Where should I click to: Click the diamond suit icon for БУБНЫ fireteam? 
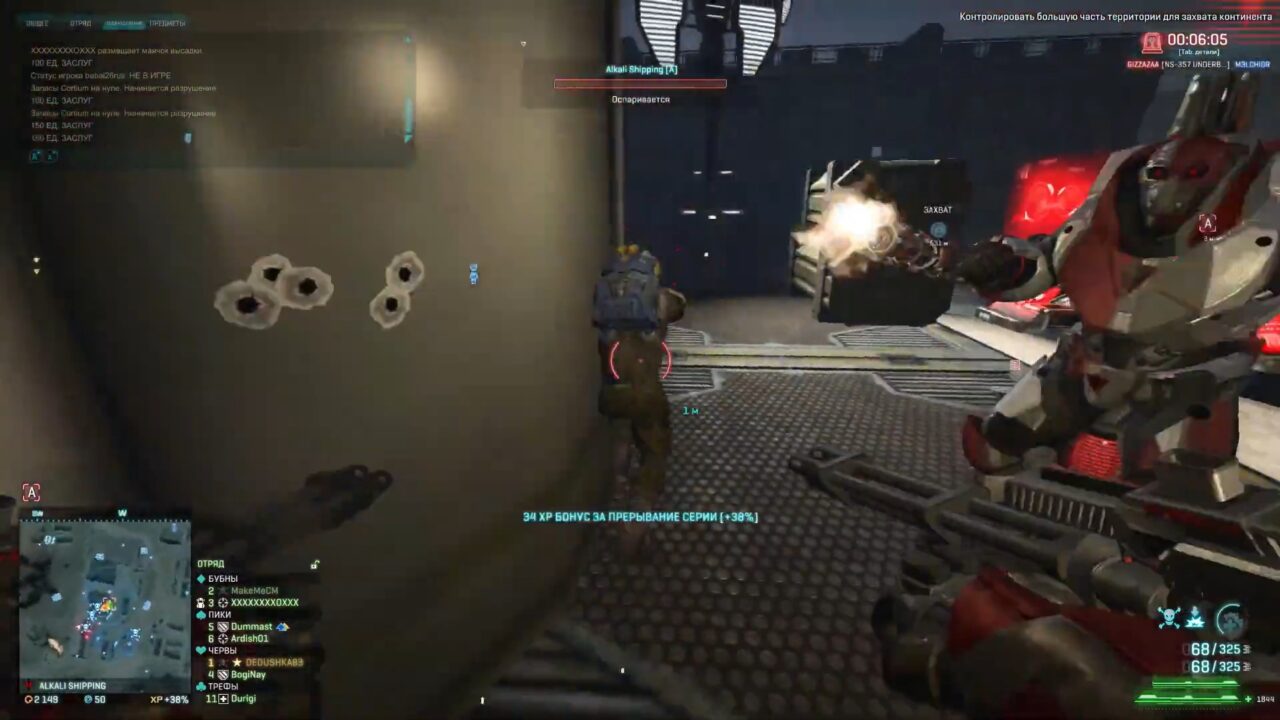[x=201, y=578]
